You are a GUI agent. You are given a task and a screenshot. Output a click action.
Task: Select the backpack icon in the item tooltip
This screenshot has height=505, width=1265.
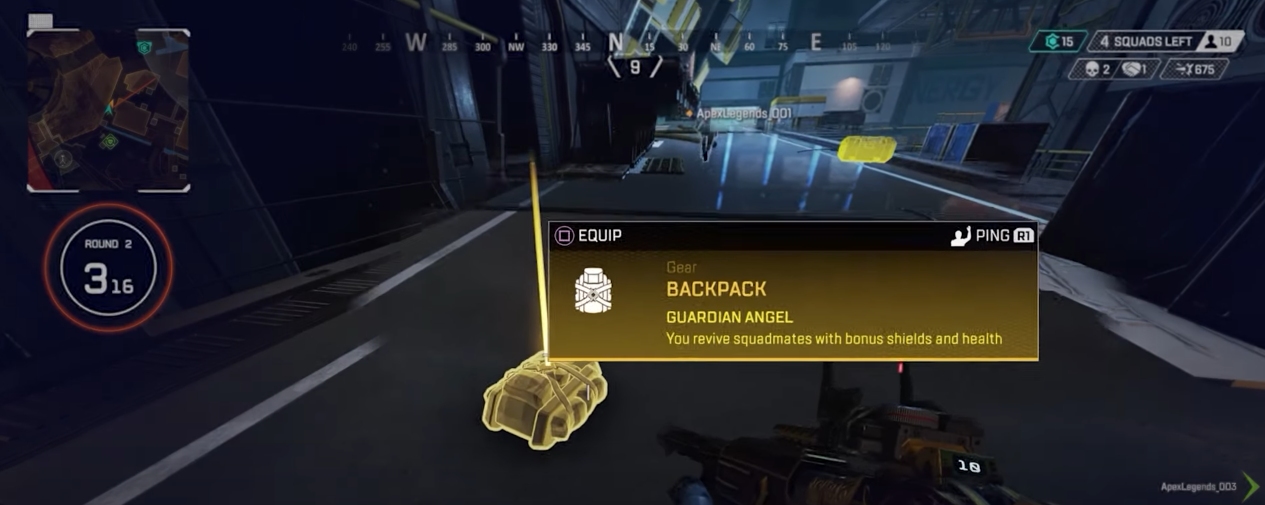point(593,291)
